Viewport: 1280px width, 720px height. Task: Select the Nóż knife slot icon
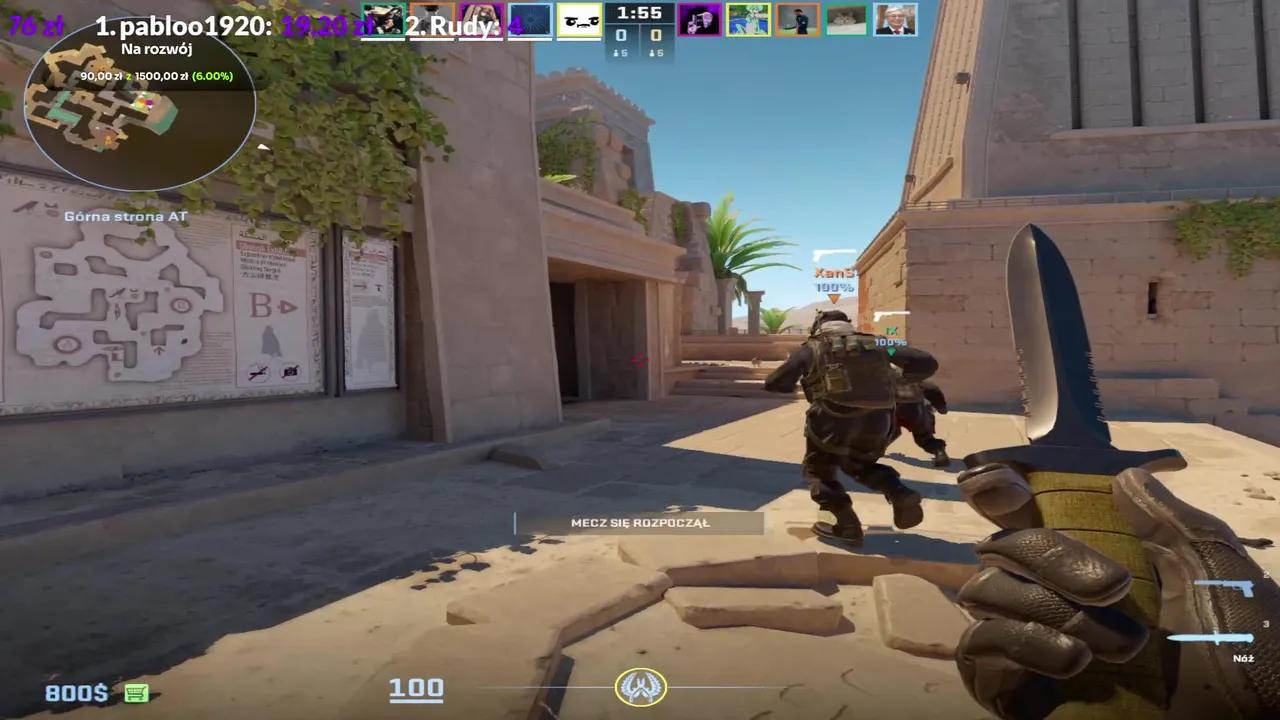pyautogui.click(x=1212, y=637)
